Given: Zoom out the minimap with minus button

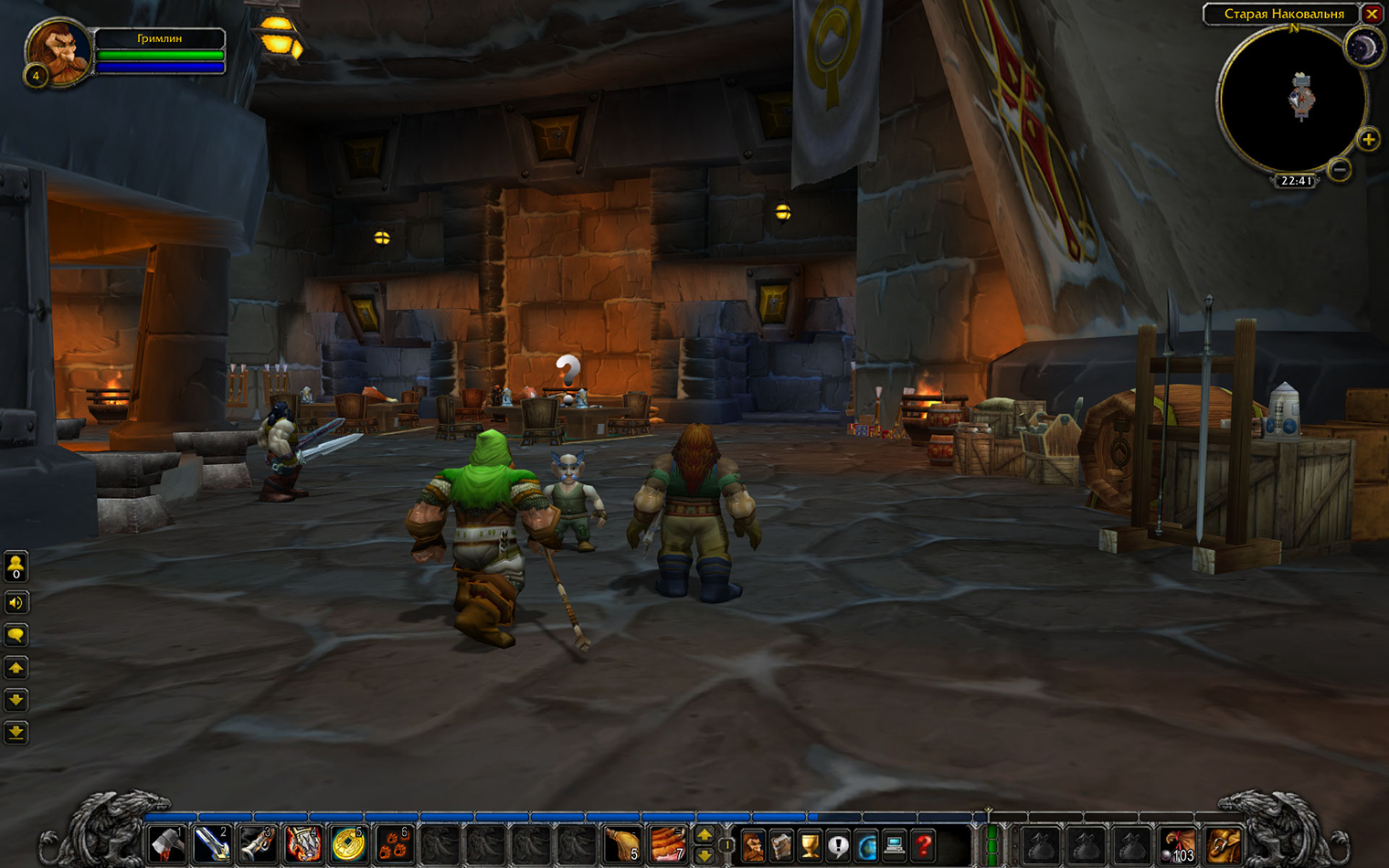Looking at the screenshot, I should (1340, 169).
